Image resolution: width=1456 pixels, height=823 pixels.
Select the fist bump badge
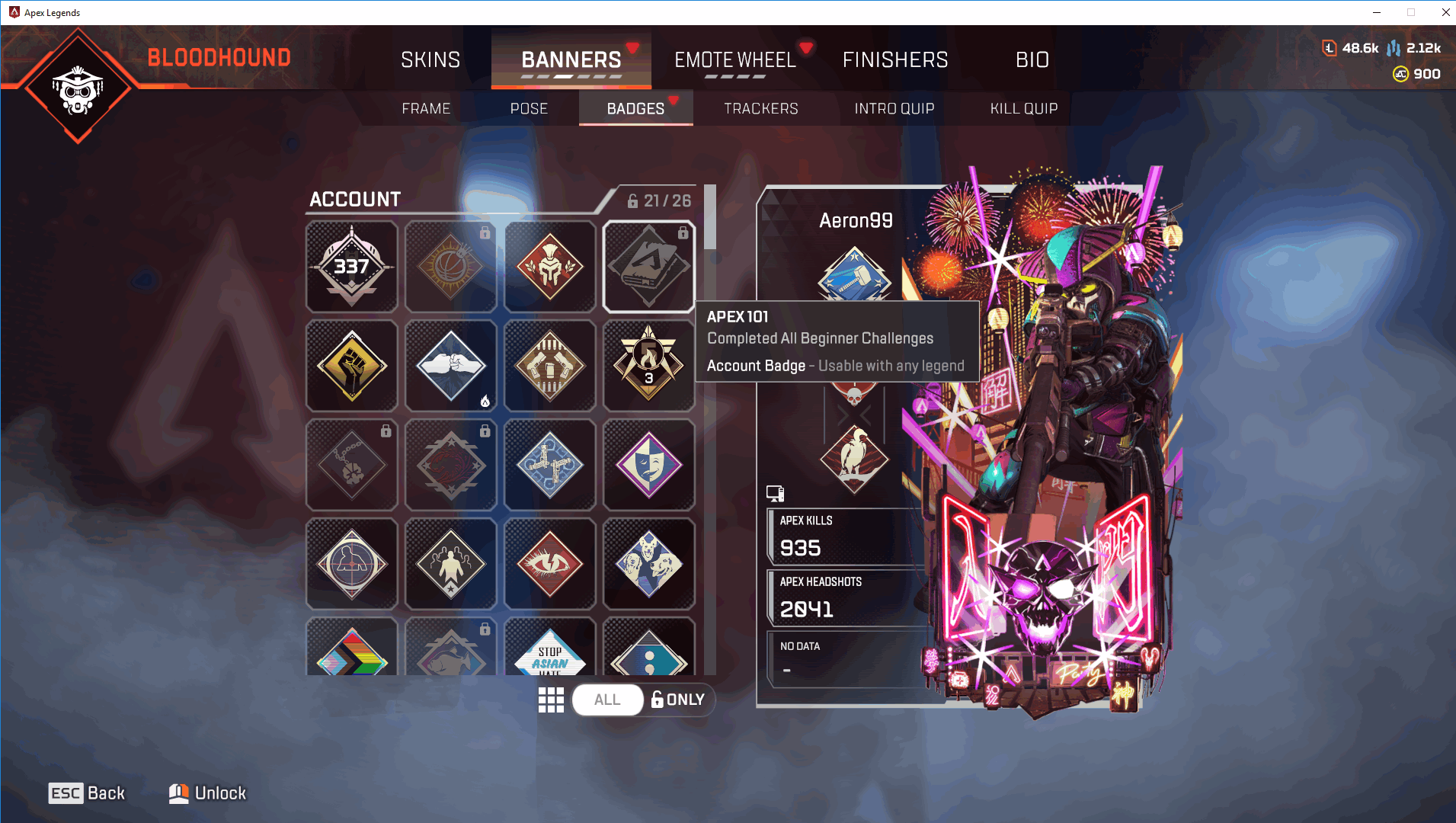coord(450,366)
